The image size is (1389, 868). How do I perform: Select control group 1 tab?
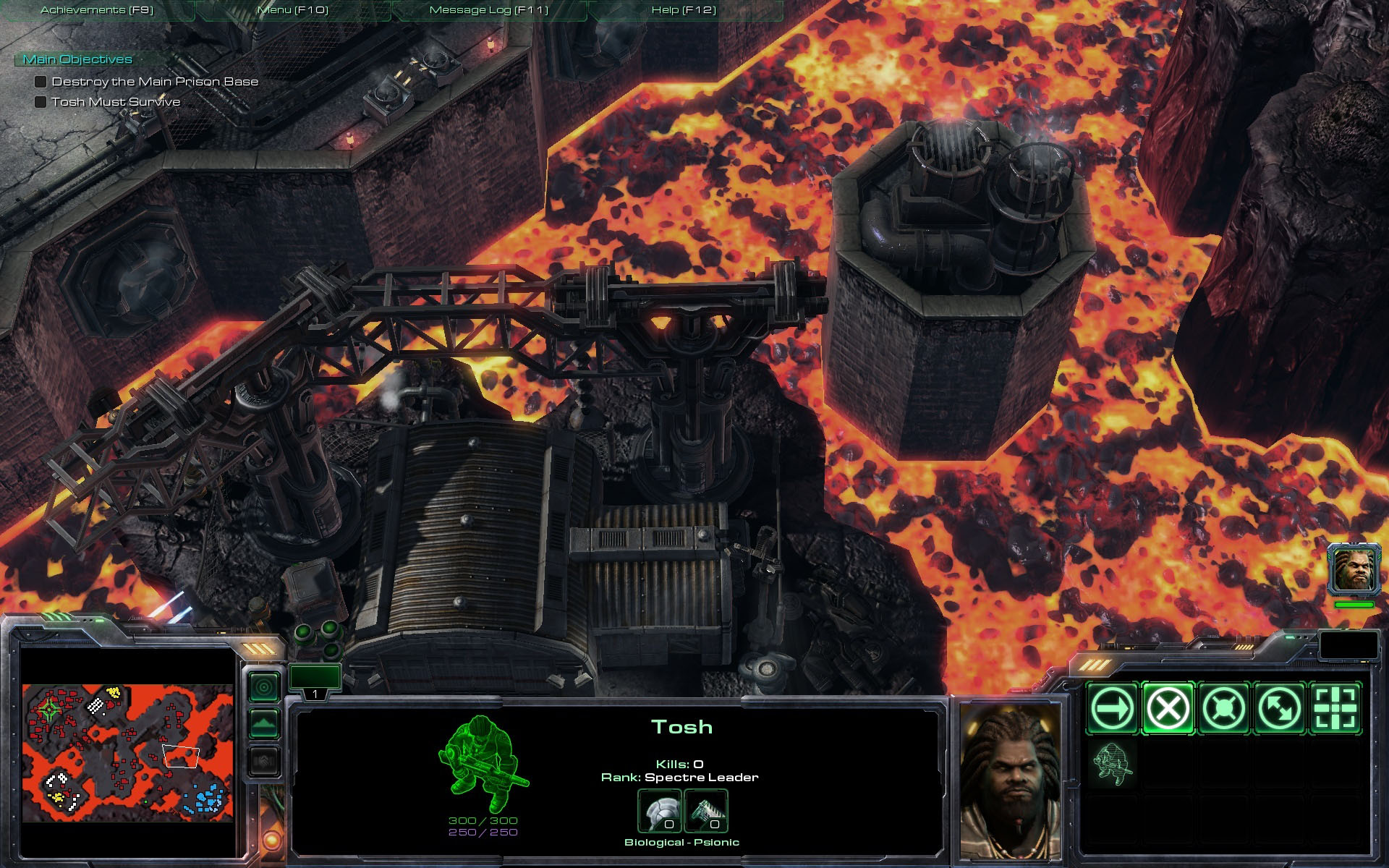point(315,681)
